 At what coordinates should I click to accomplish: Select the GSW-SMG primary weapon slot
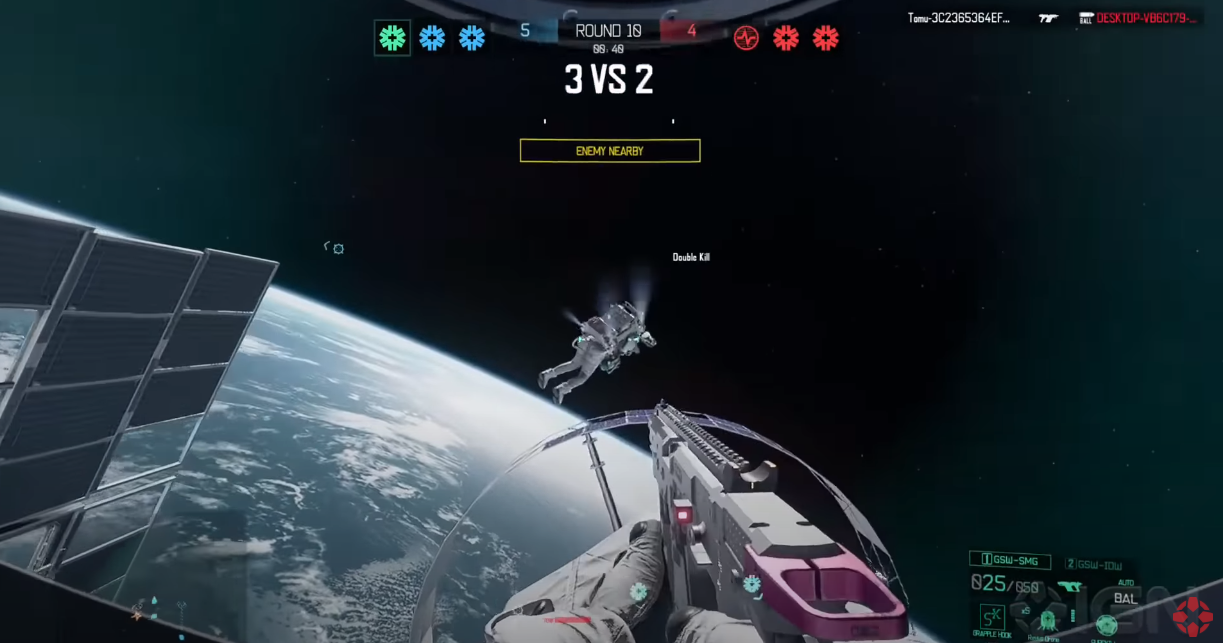pos(1010,561)
